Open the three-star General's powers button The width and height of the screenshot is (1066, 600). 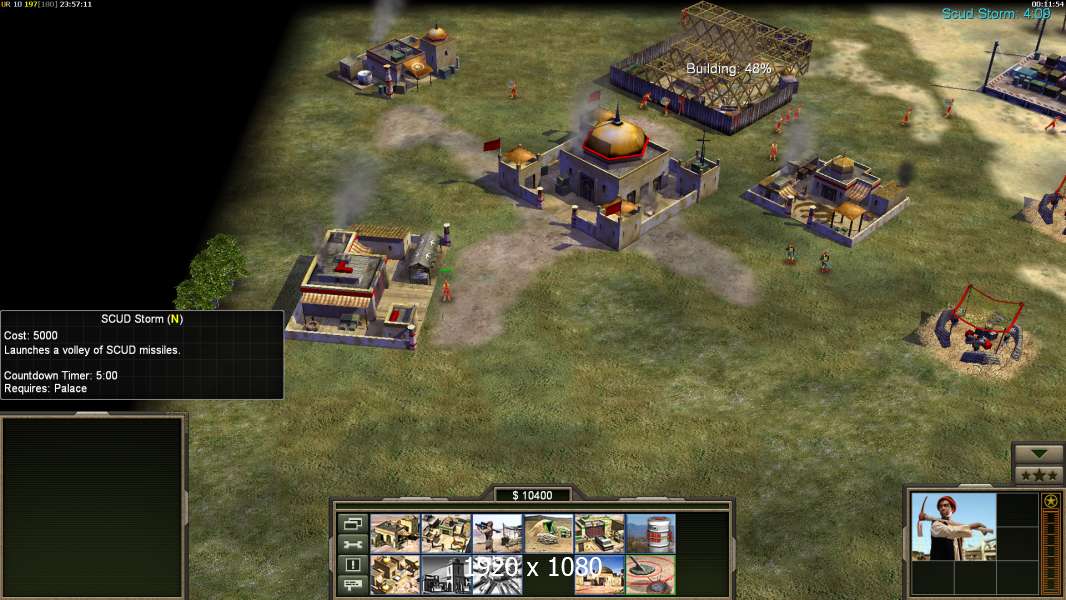pyautogui.click(x=1038, y=474)
